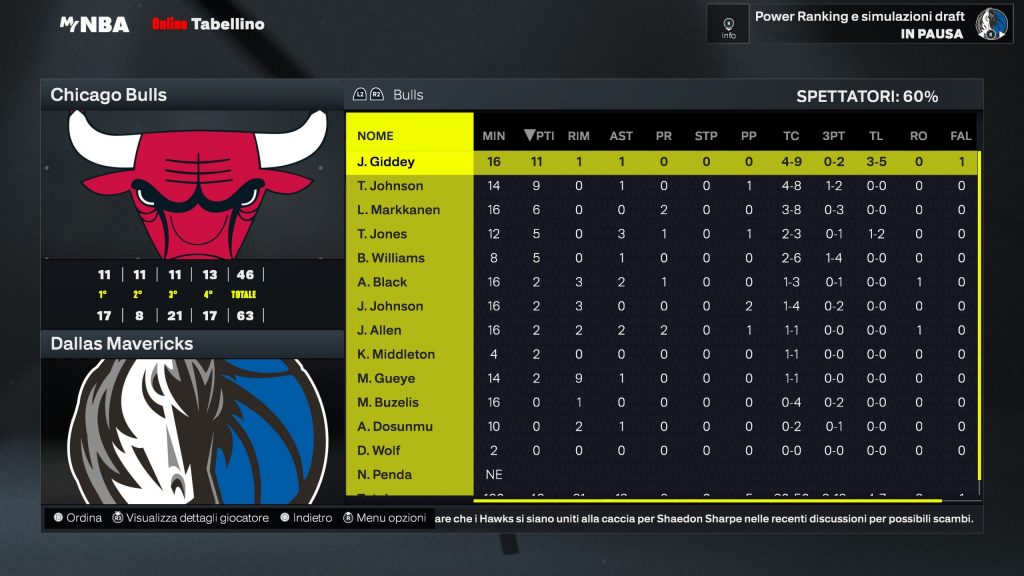
Task: Open the Info icon in the top bar
Action: (x=728, y=23)
